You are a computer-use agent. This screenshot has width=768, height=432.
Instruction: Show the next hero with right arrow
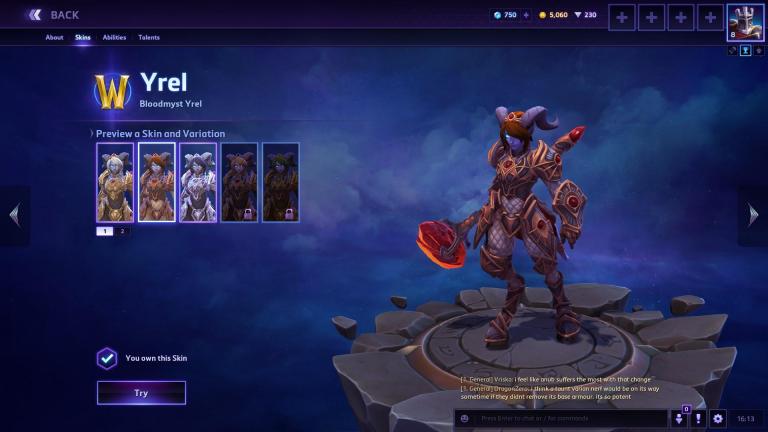tap(754, 214)
